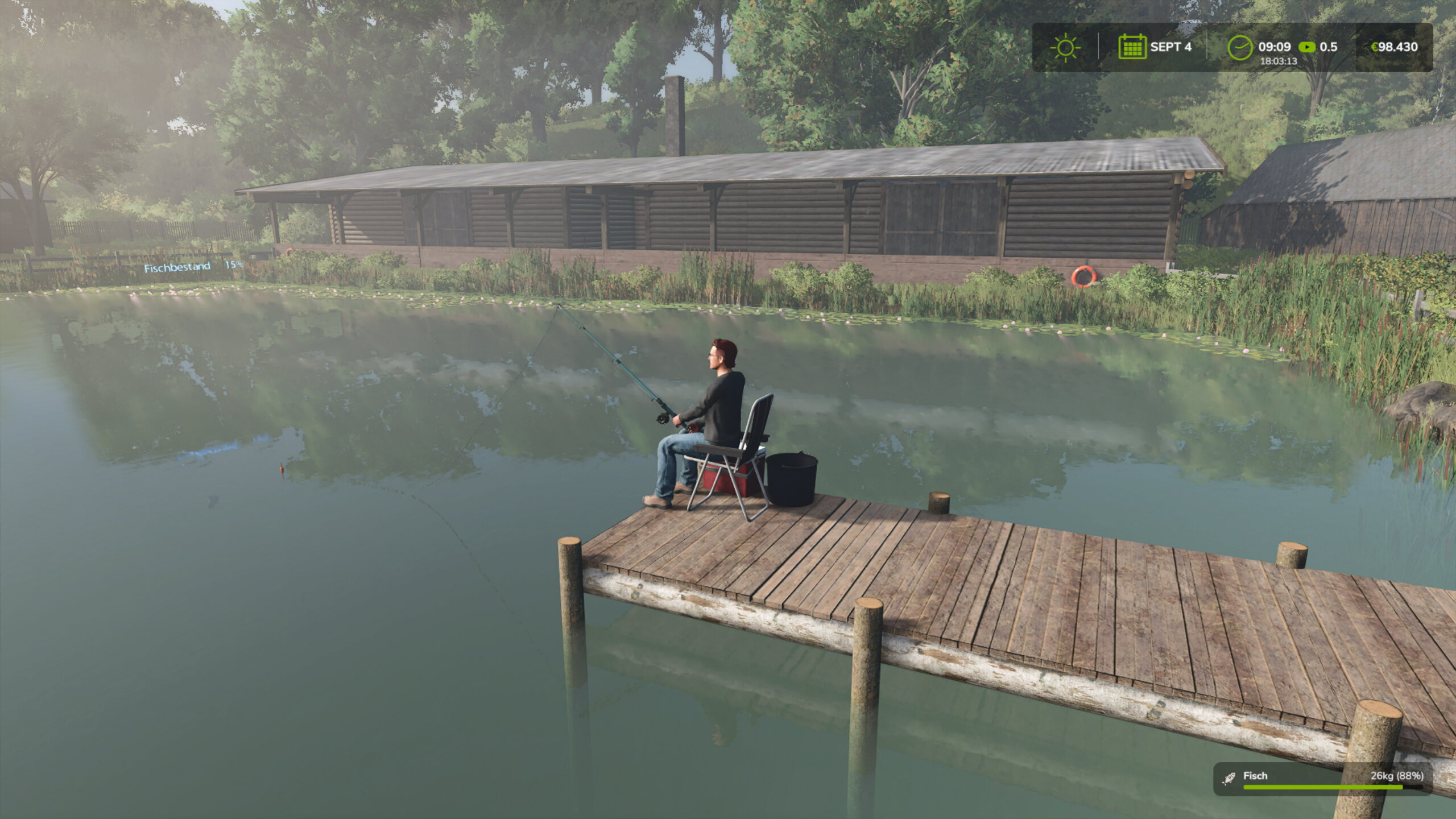Click the sunny weather icon

click(1065, 47)
